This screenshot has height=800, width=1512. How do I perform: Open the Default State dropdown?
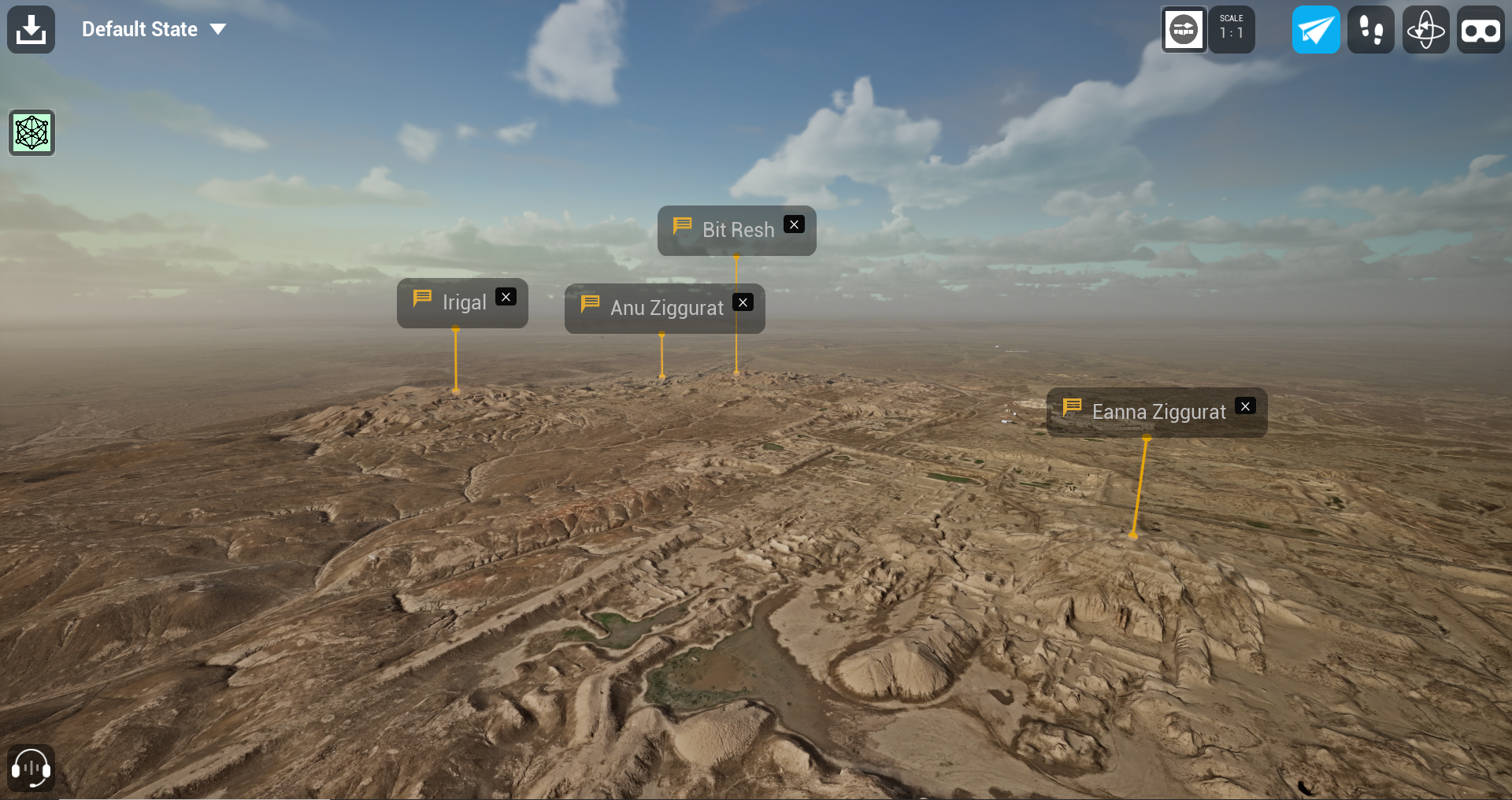pos(154,30)
